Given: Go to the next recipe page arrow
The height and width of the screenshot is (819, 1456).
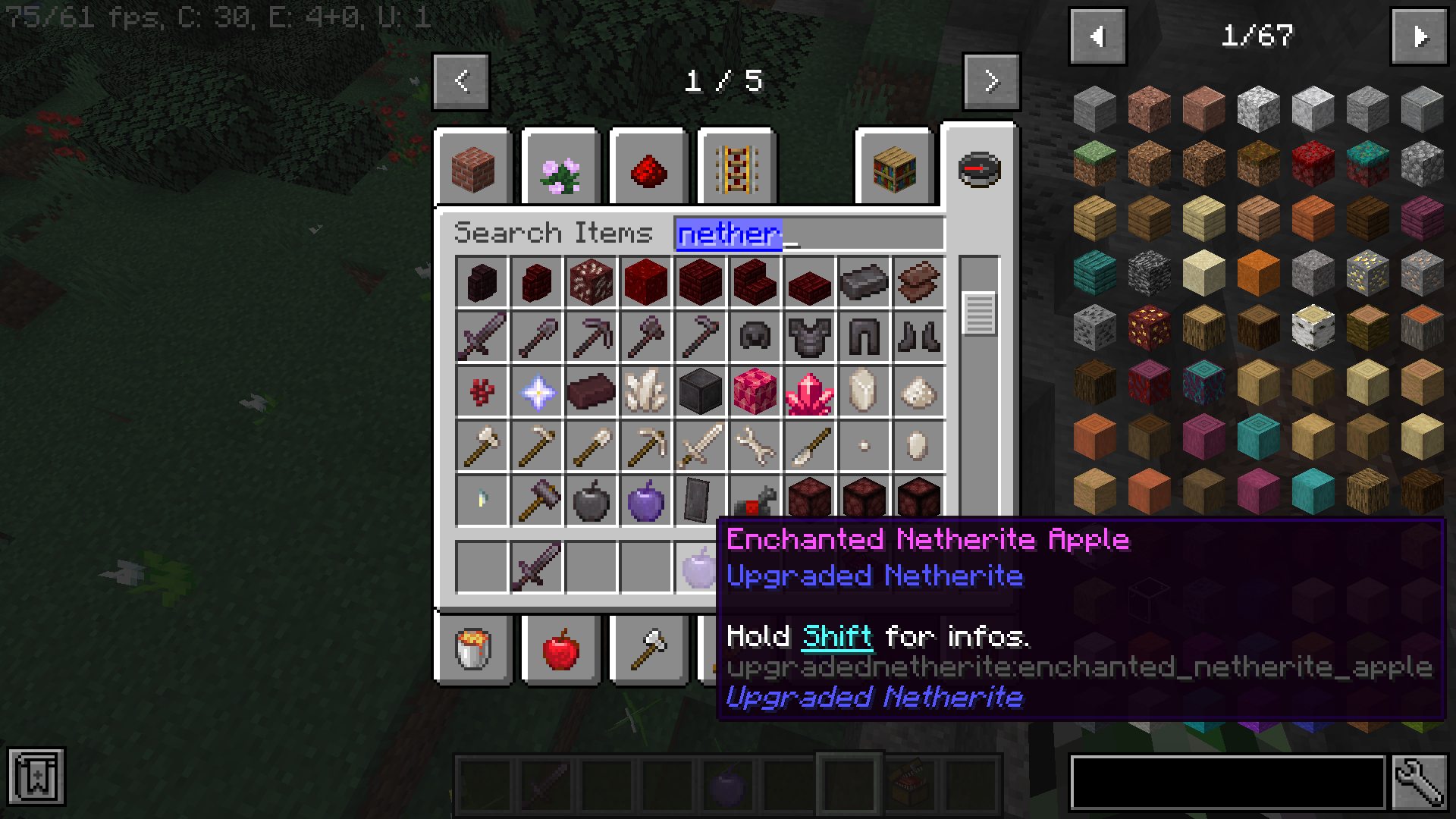Looking at the screenshot, I should point(991,82).
